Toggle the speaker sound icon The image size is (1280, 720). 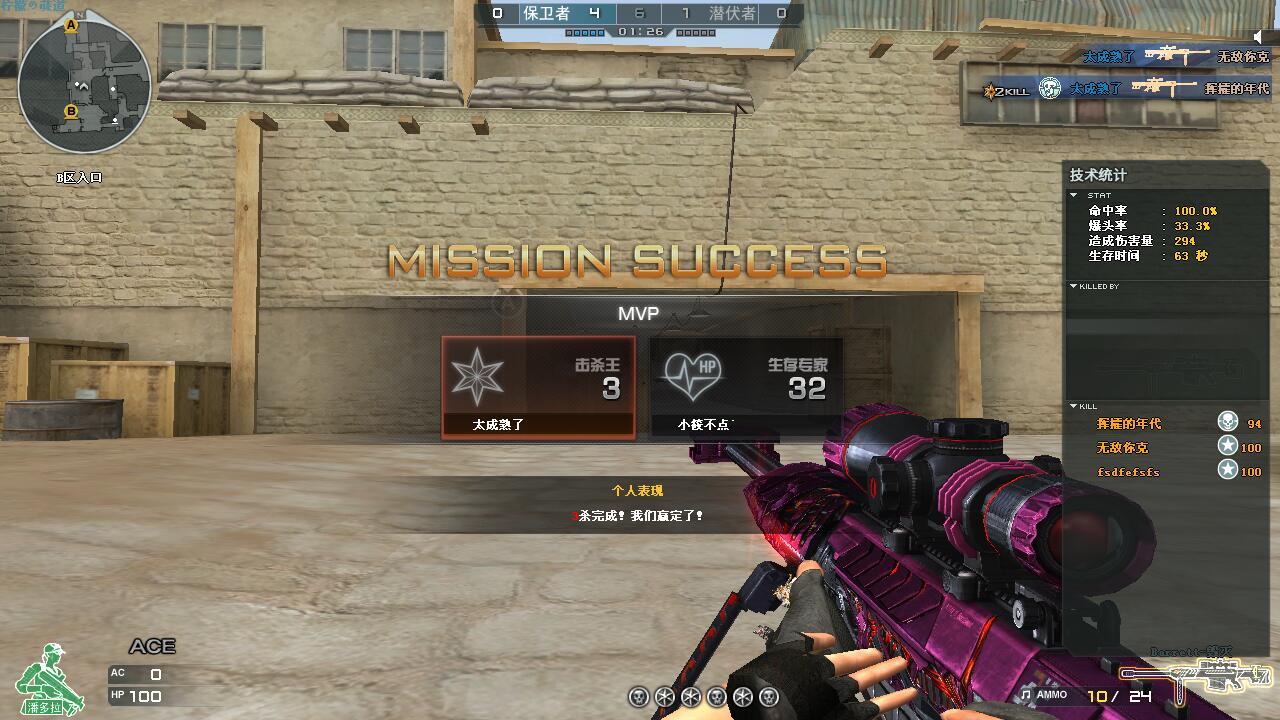tap(1262, 37)
